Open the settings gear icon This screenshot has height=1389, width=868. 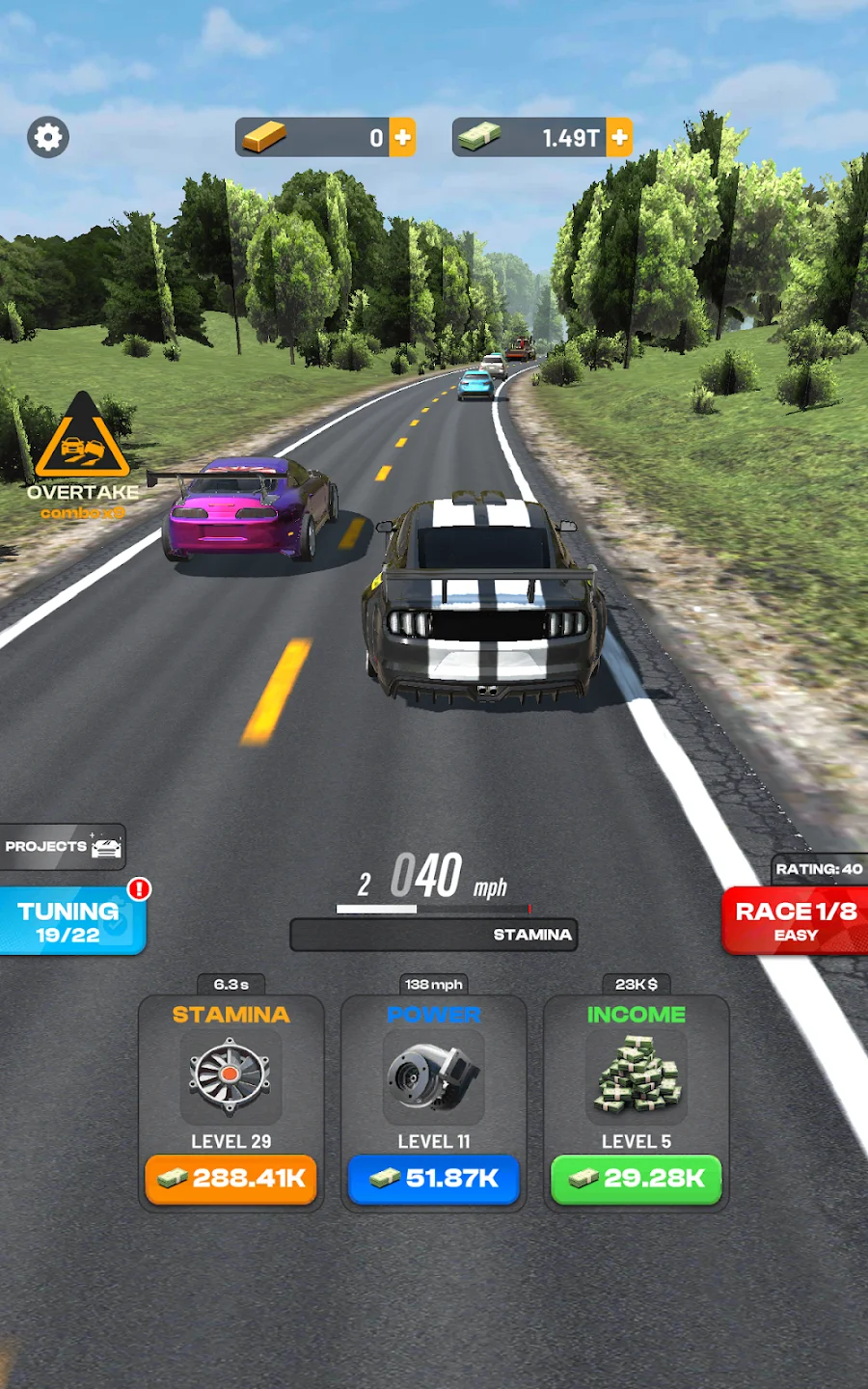tap(47, 137)
